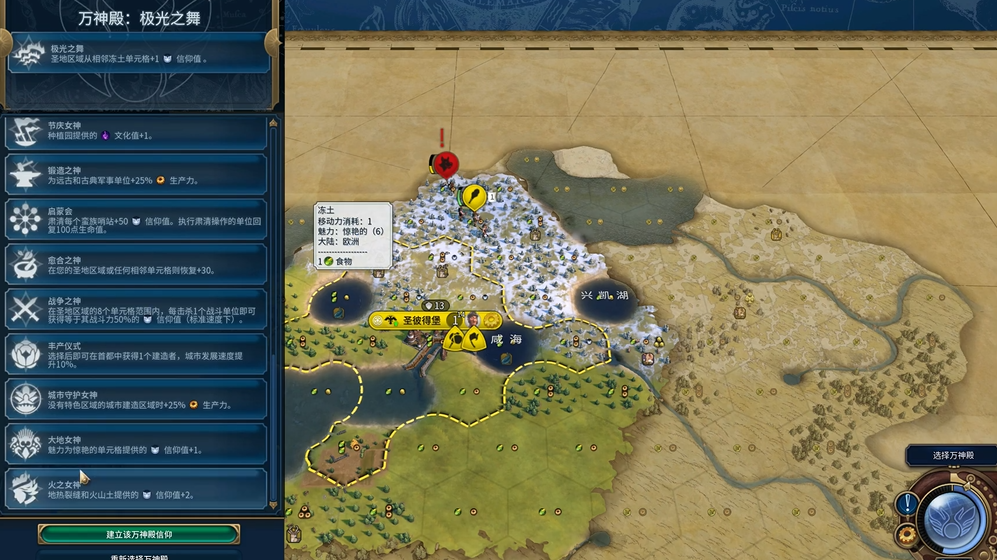997x560 pixels.
Task: Select the 丰产仪式 pantheon option
Action: pyautogui.click(x=137, y=354)
